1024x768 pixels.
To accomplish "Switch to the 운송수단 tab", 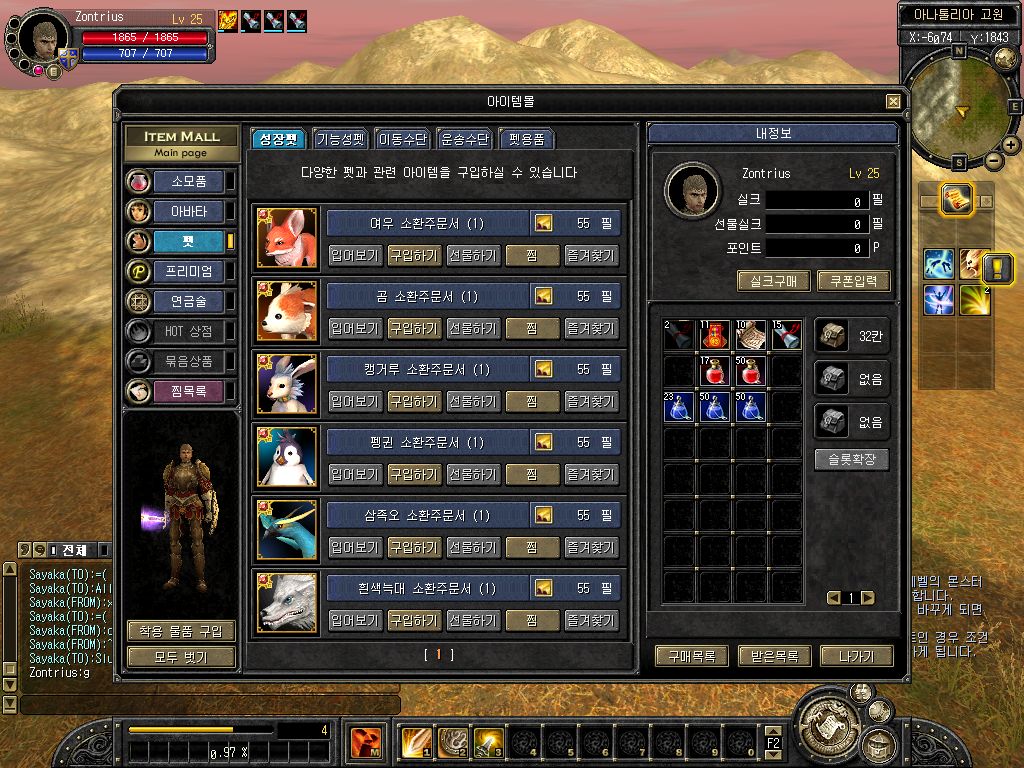I will tap(465, 139).
